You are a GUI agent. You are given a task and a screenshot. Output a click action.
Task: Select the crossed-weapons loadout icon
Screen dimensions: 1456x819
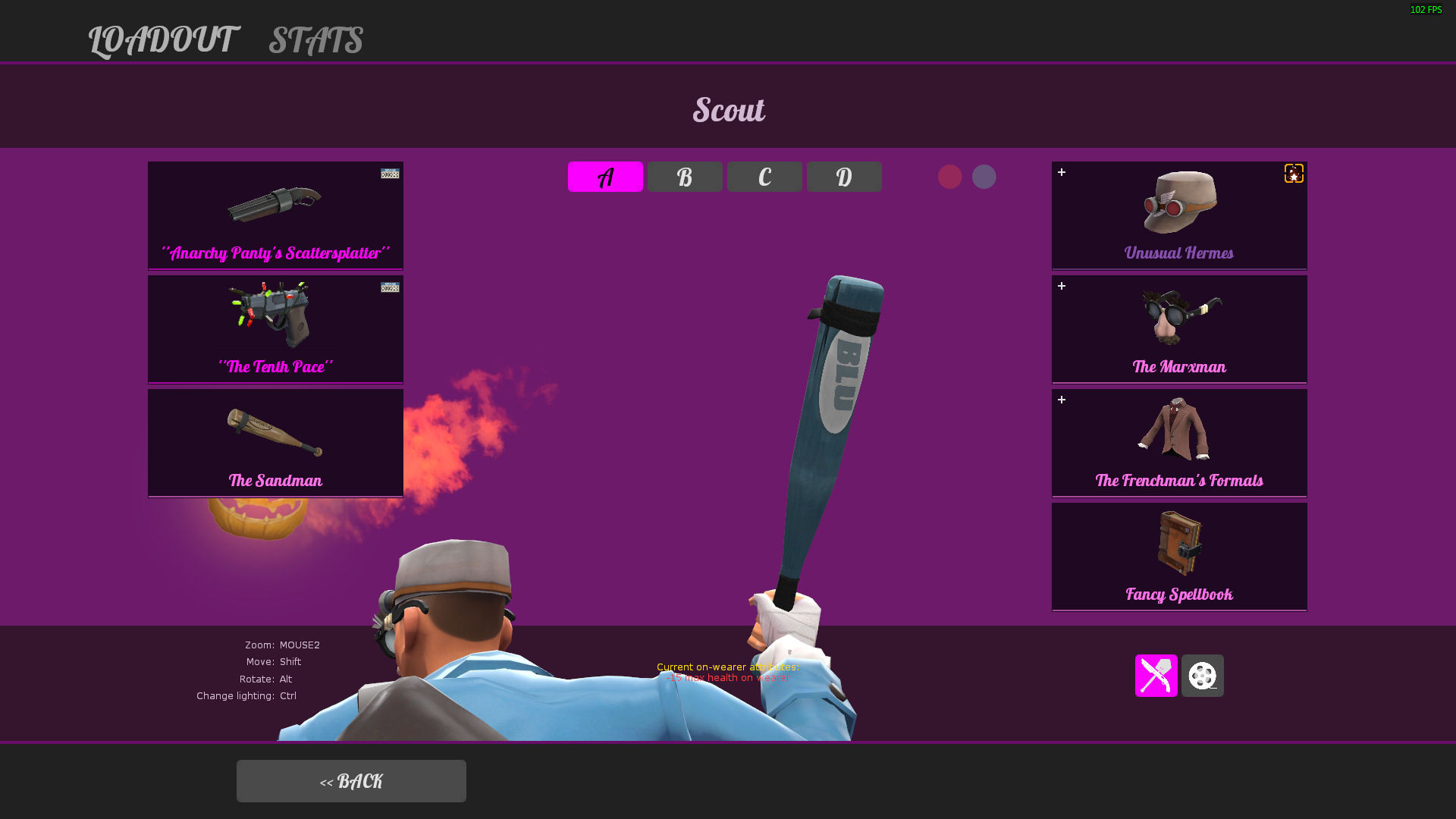pos(1156,676)
